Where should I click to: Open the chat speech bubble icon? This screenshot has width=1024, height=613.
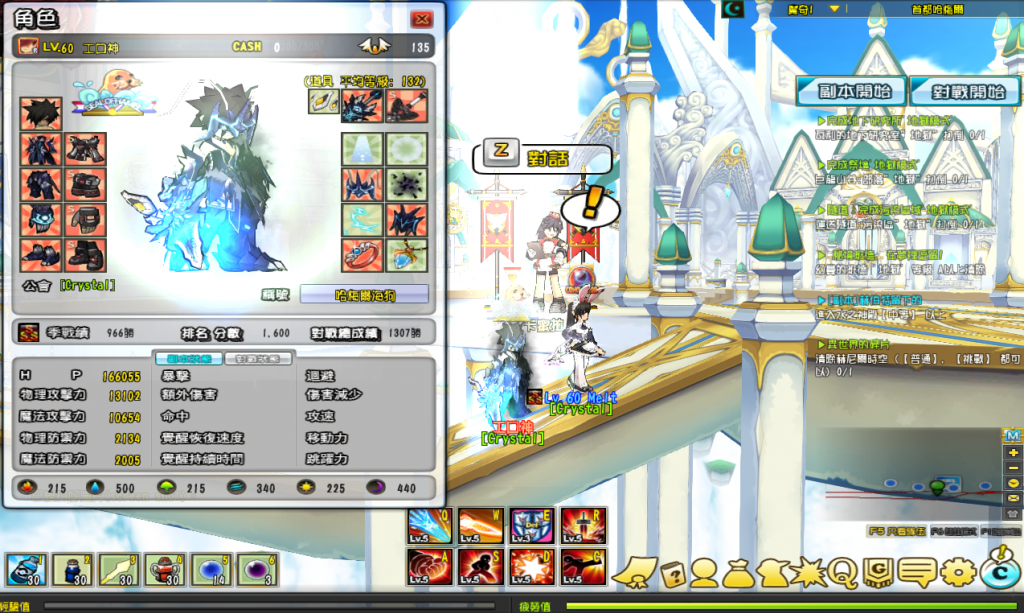(x=917, y=572)
